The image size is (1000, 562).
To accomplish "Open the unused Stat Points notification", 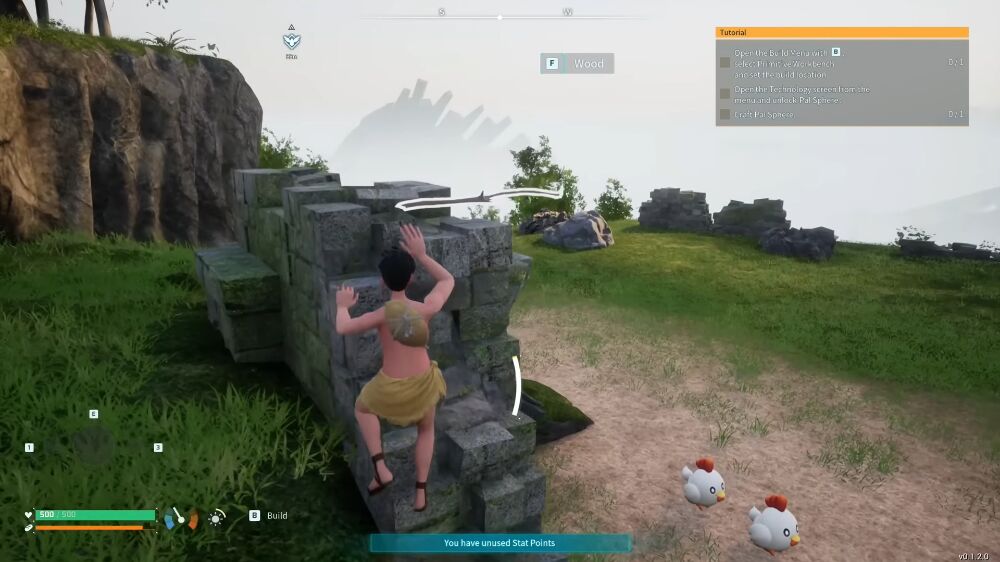I will (500, 543).
